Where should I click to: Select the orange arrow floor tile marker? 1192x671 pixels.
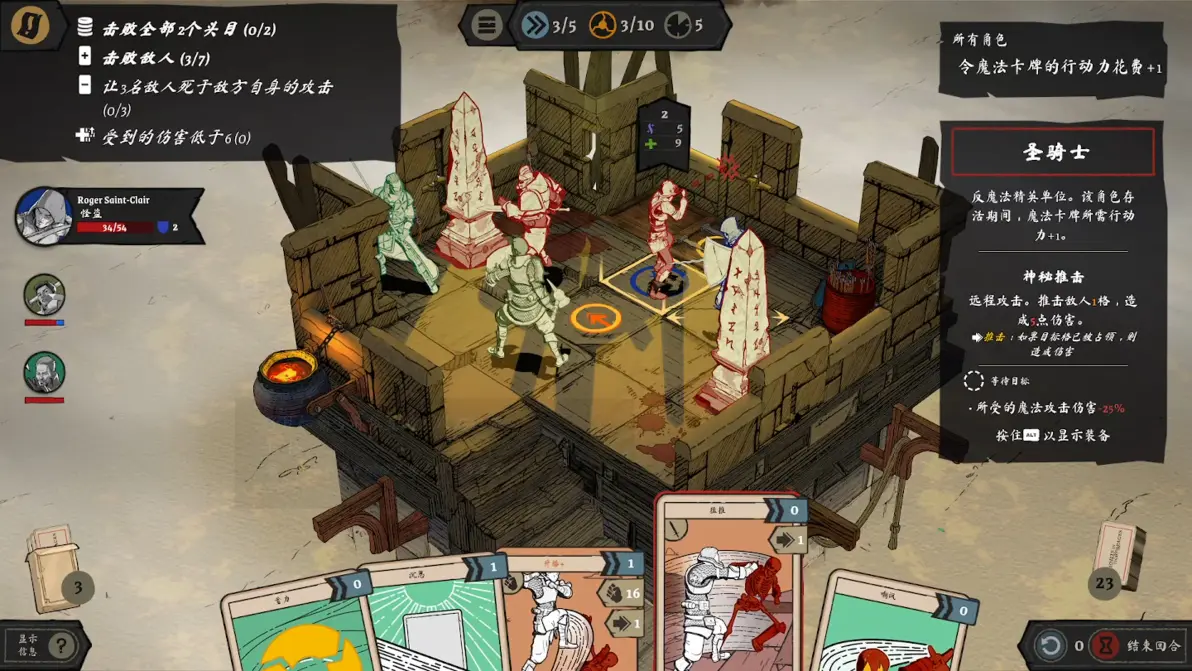tap(596, 319)
